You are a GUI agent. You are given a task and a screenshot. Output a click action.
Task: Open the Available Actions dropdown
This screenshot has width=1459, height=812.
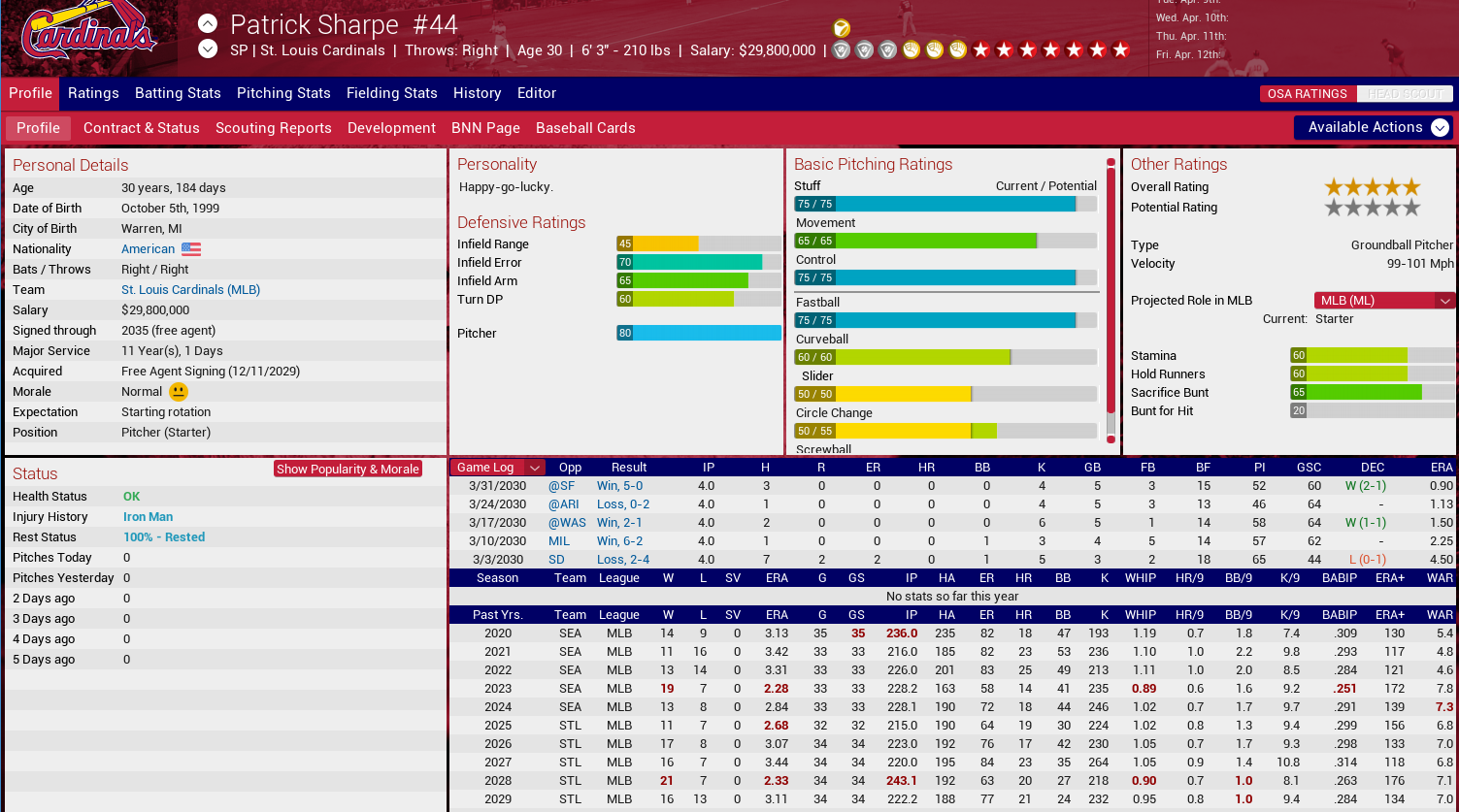pyautogui.click(x=1374, y=127)
